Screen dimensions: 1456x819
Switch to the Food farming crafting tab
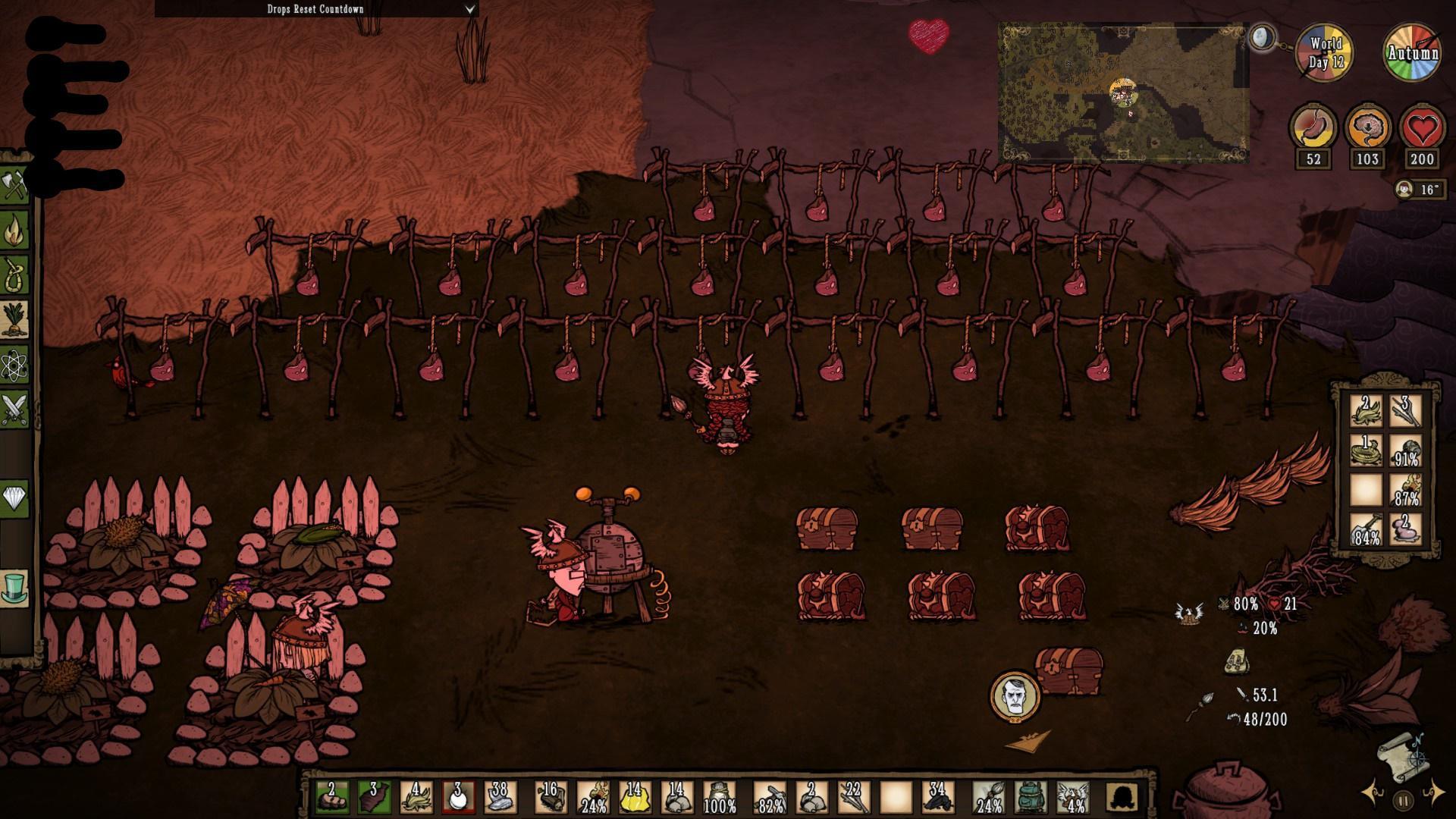(14, 321)
